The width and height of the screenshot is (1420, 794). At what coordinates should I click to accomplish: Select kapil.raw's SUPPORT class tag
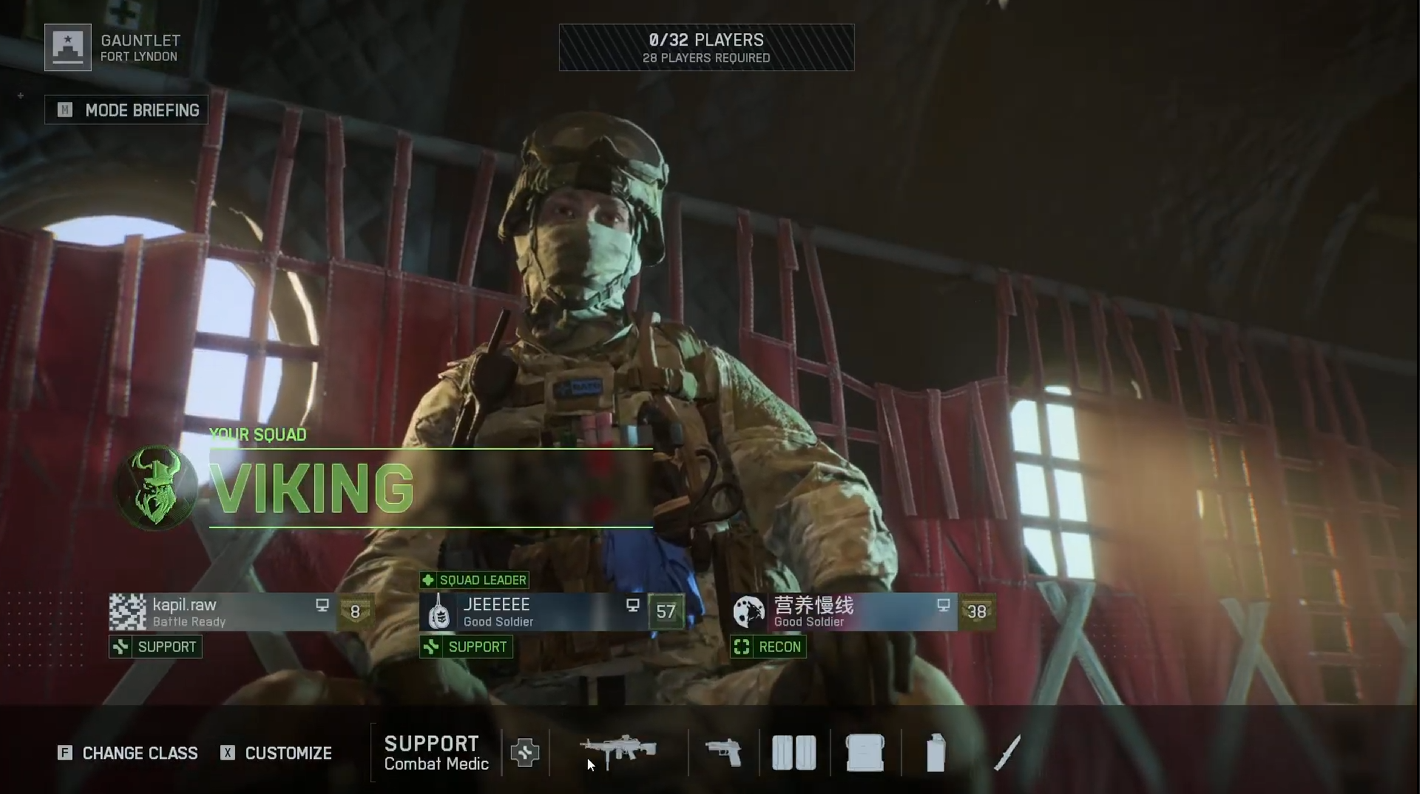pyautogui.click(x=155, y=646)
